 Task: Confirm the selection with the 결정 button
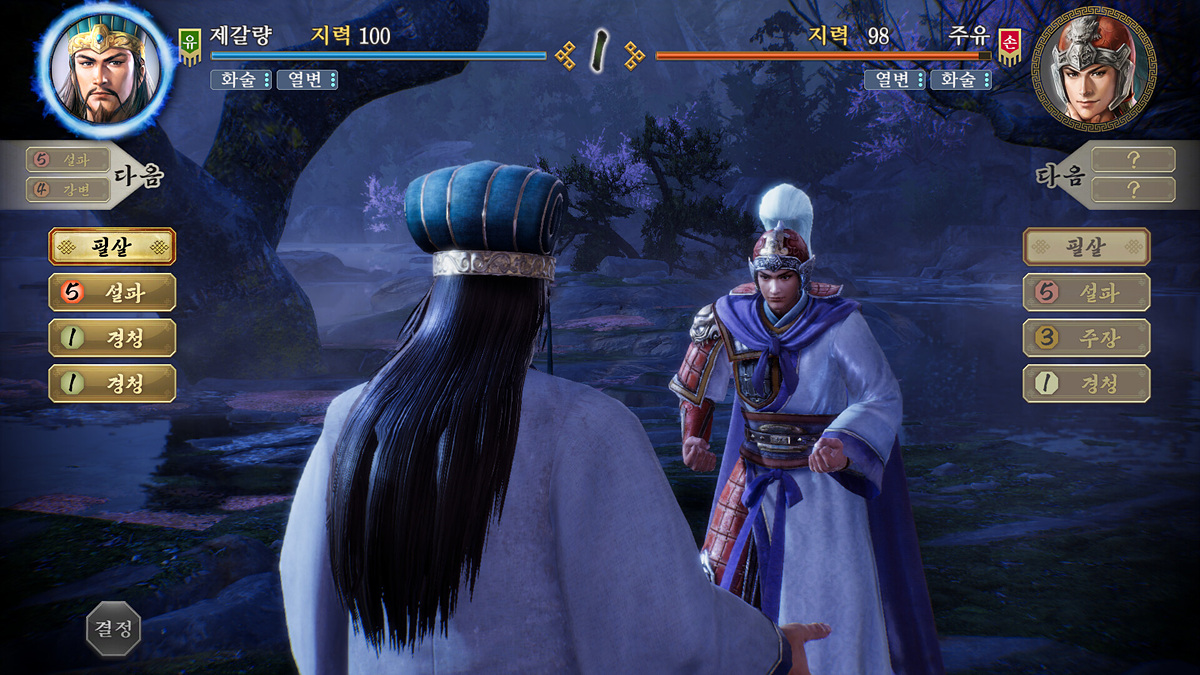tap(113, 628)
